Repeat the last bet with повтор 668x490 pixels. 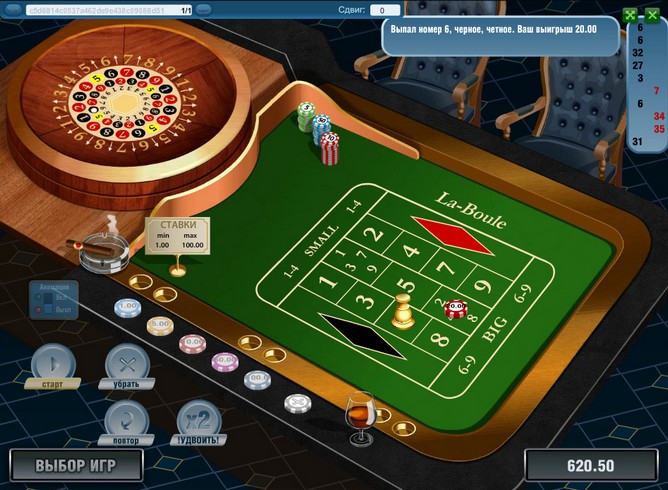[x=127, y=418]
